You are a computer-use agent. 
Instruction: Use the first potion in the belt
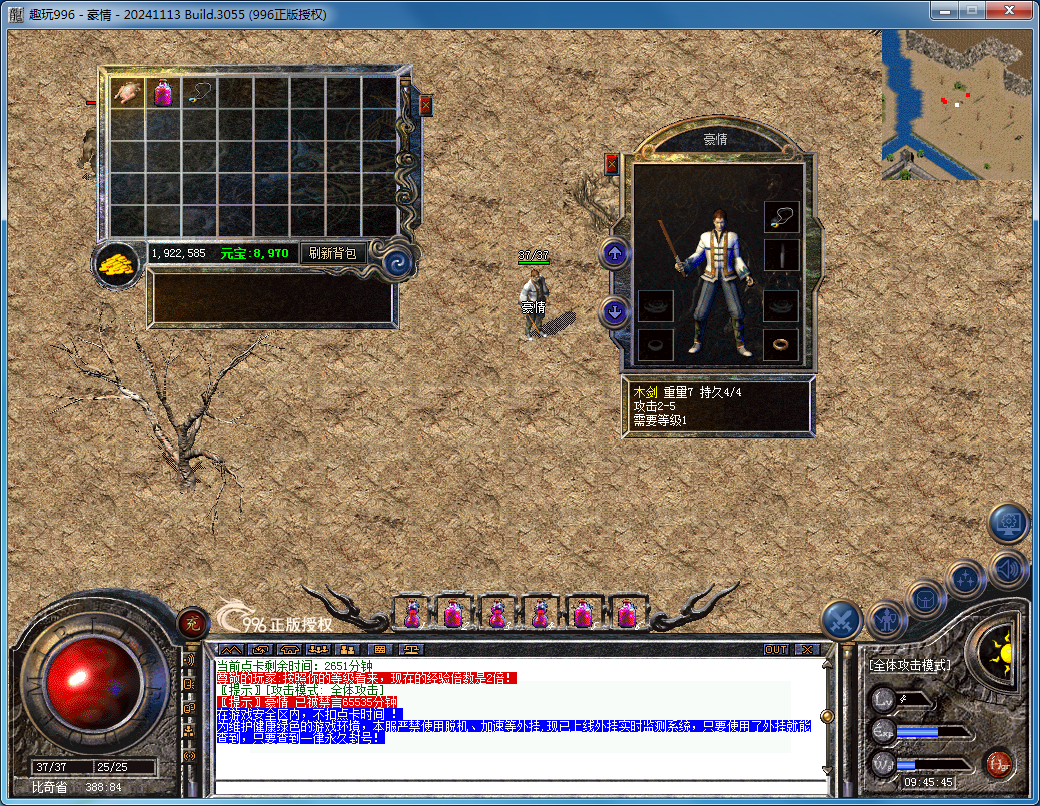click(411, 613)
